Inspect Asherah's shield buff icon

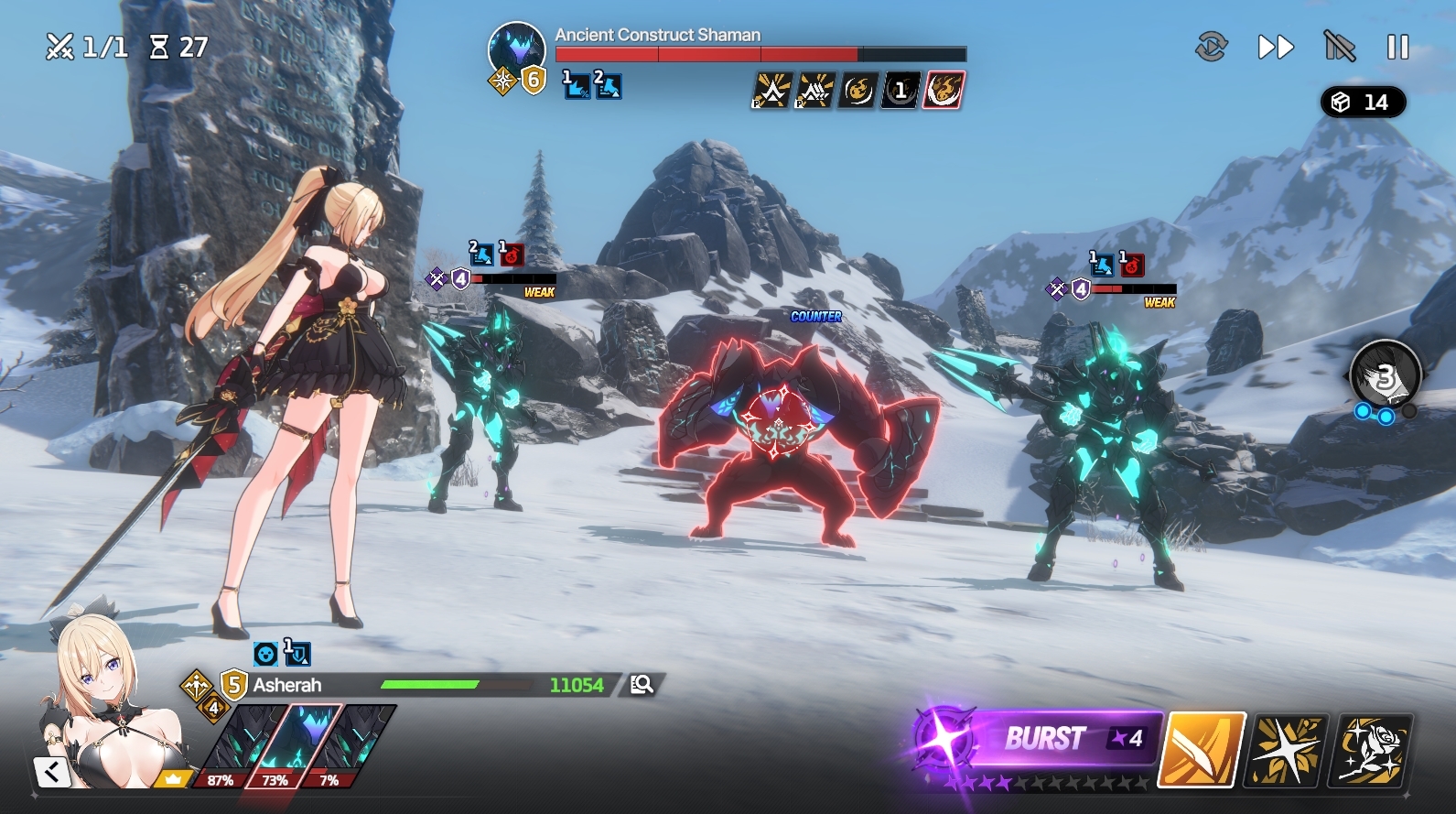pos(297,654)
